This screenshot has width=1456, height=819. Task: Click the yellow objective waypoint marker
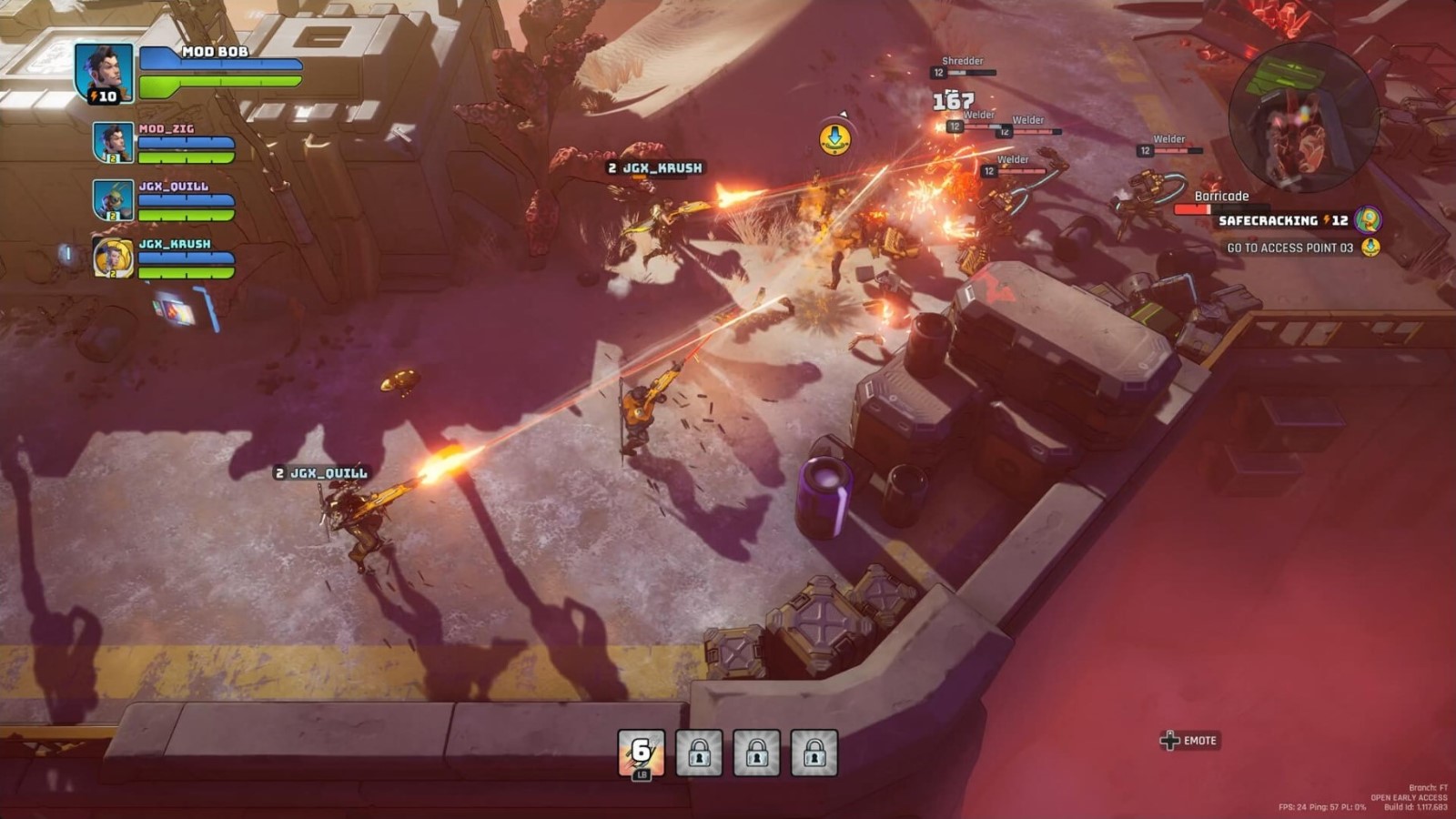coord(834,138)
